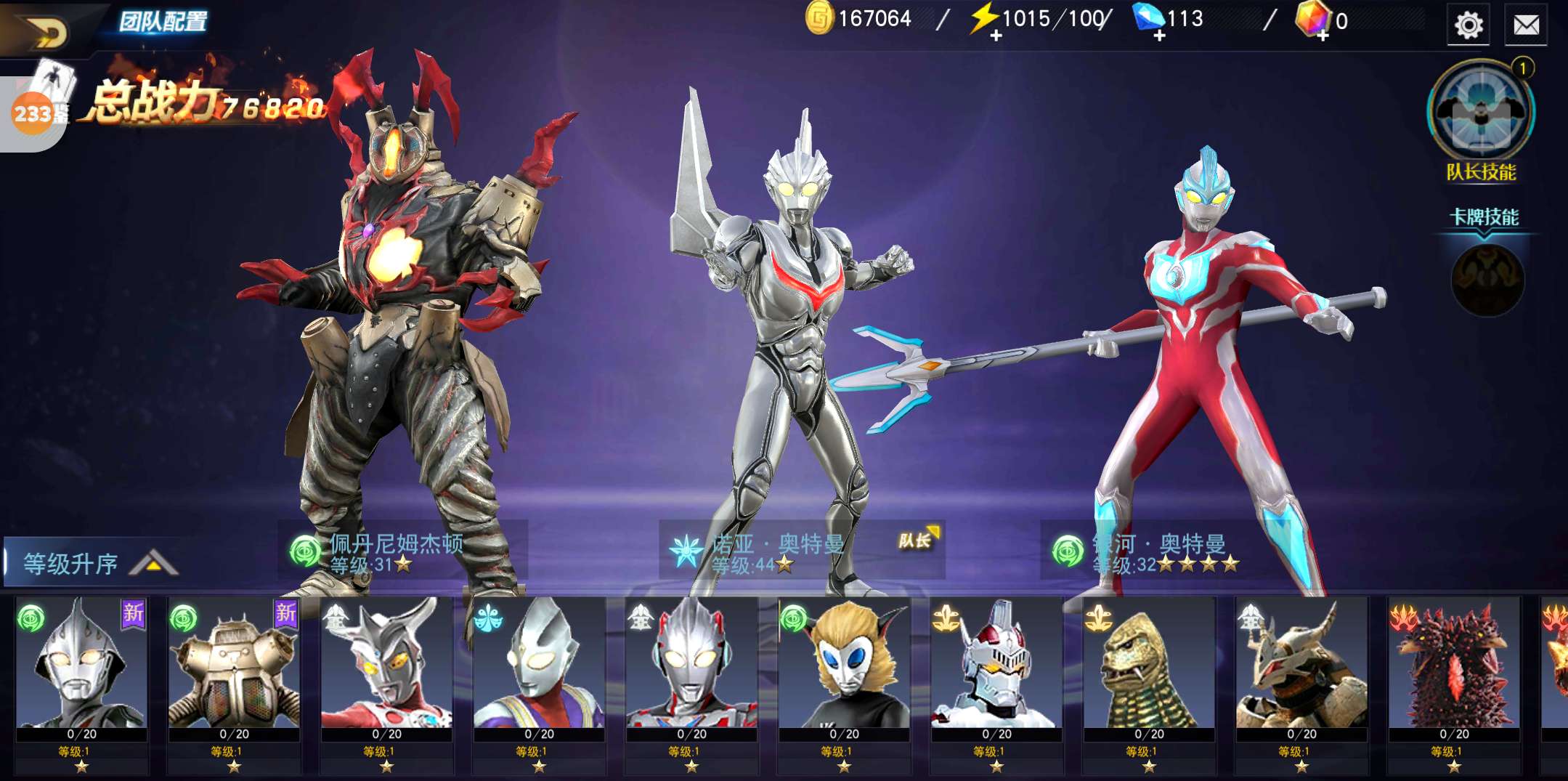Toggle the 等级升序 sort order
Screen dimensions: 1568x781
[91, 563]
